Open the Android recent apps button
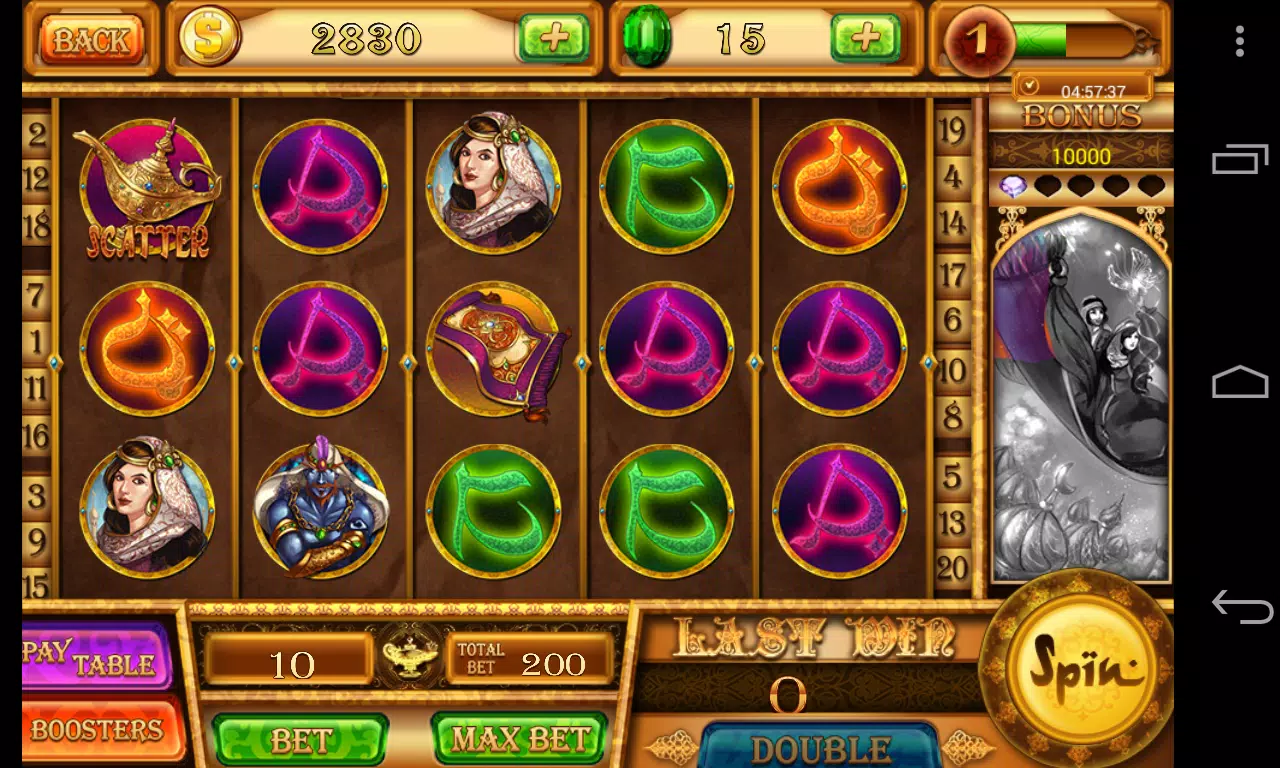 click(1240, 159)
